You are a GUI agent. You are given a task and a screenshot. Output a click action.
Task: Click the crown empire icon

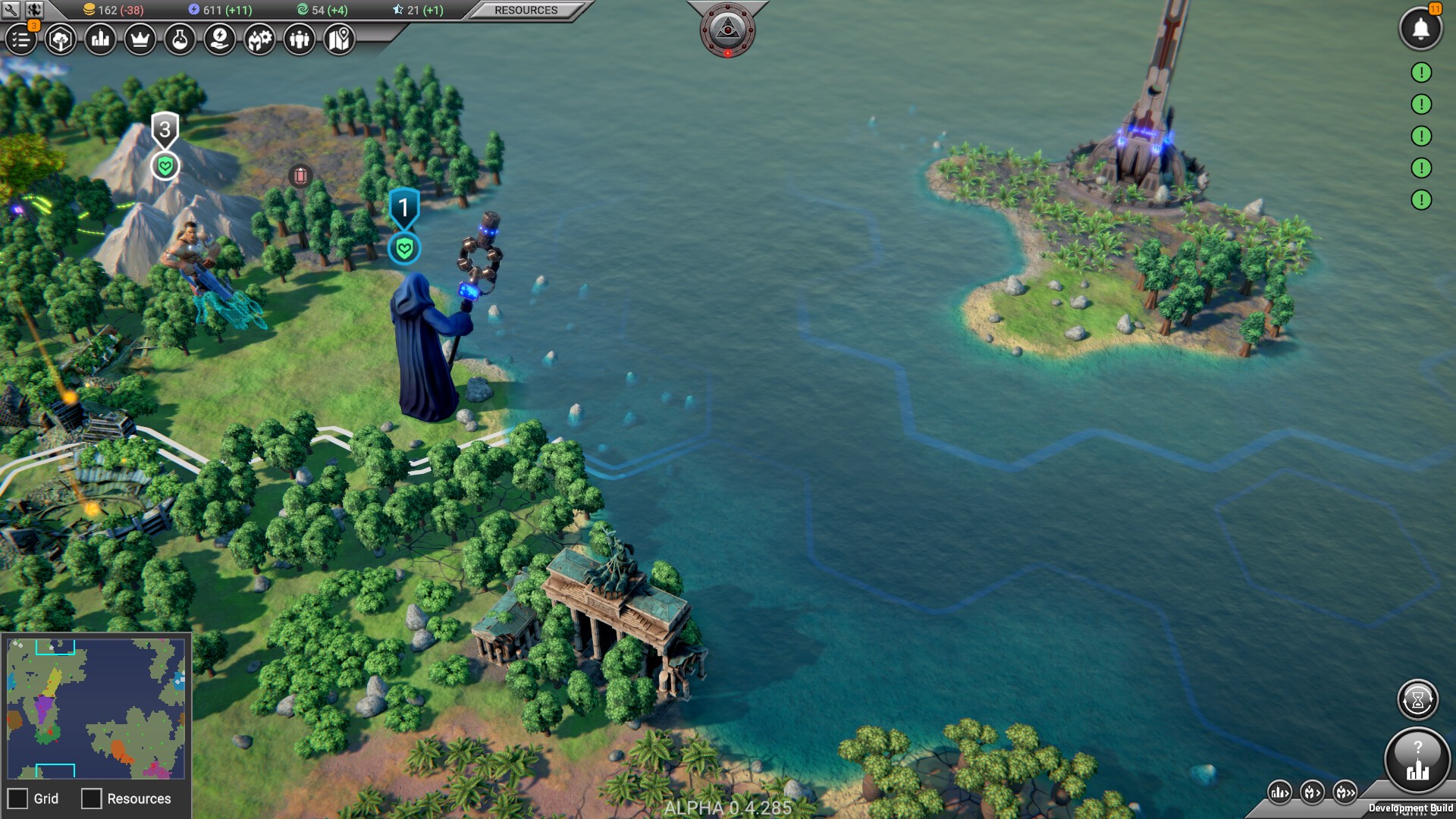(142, 40)
